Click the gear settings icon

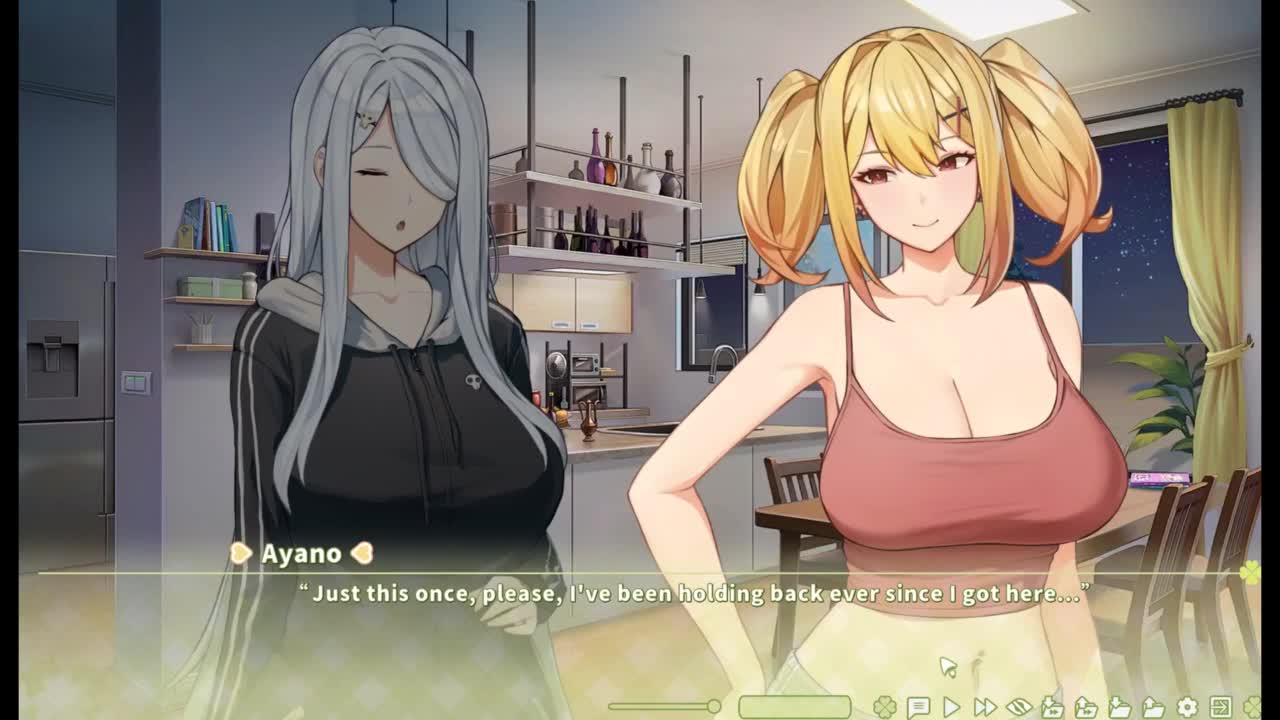pyautogui.click(x=1187, y=707)
